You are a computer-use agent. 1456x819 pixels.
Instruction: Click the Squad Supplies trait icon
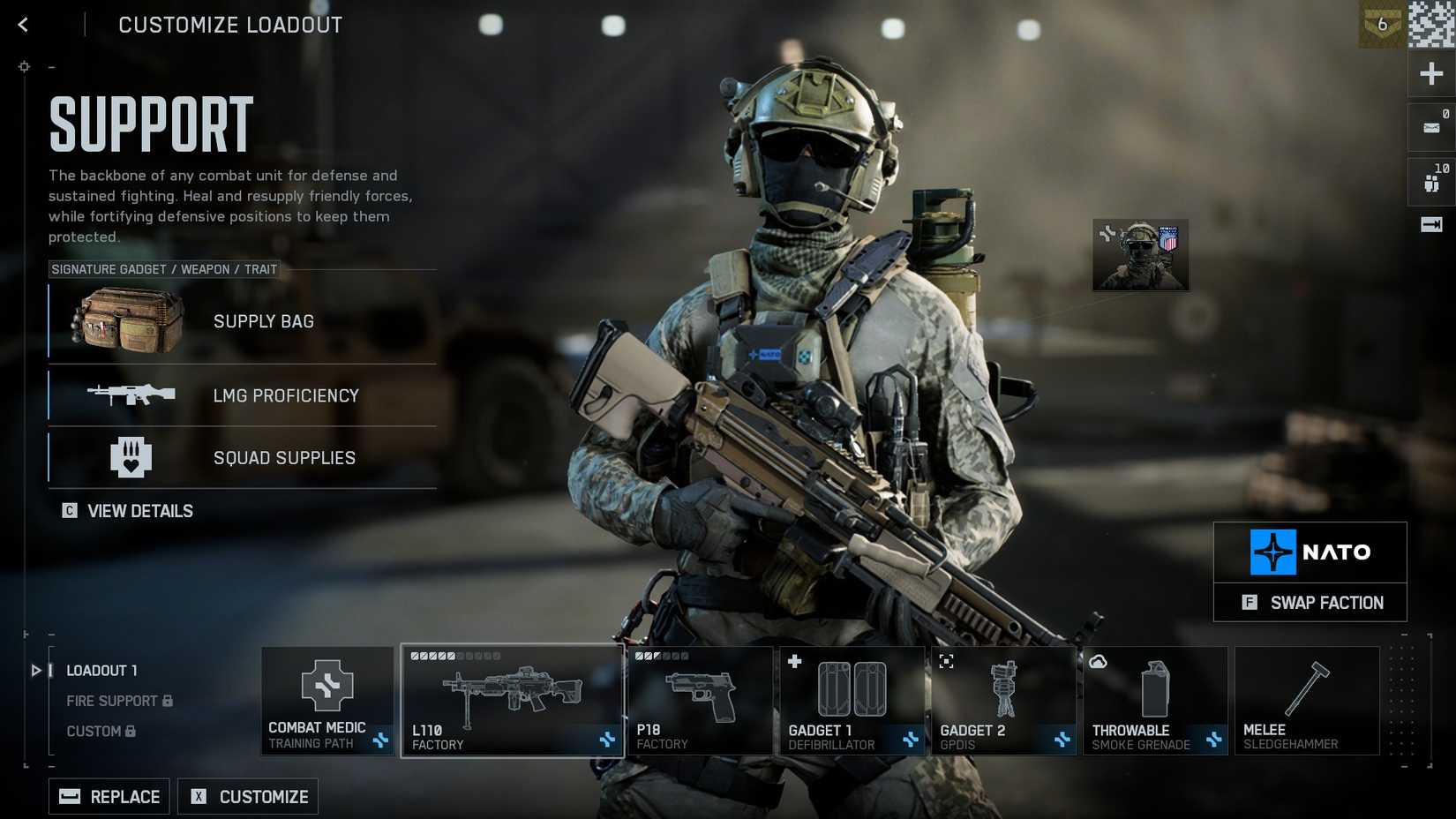(131, 457)
